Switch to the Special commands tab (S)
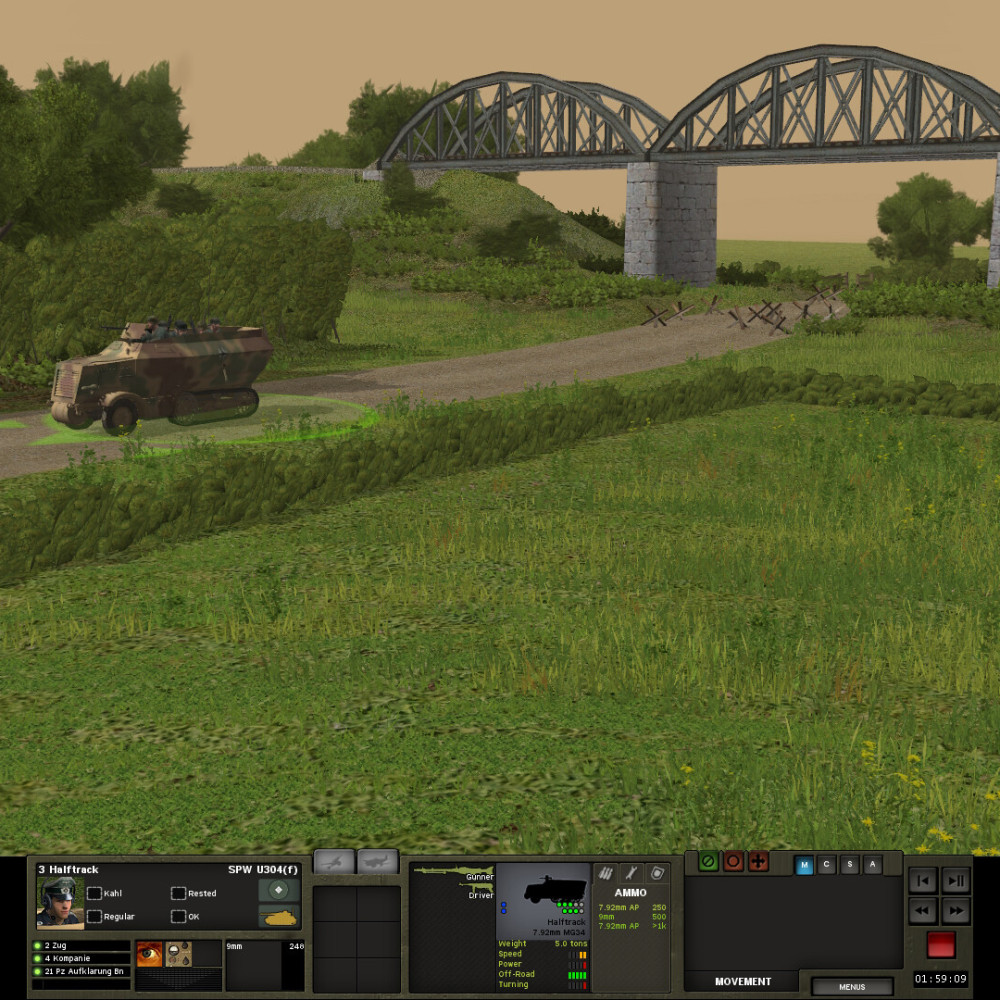1000x1000 pixels. [x=850, y=866]
